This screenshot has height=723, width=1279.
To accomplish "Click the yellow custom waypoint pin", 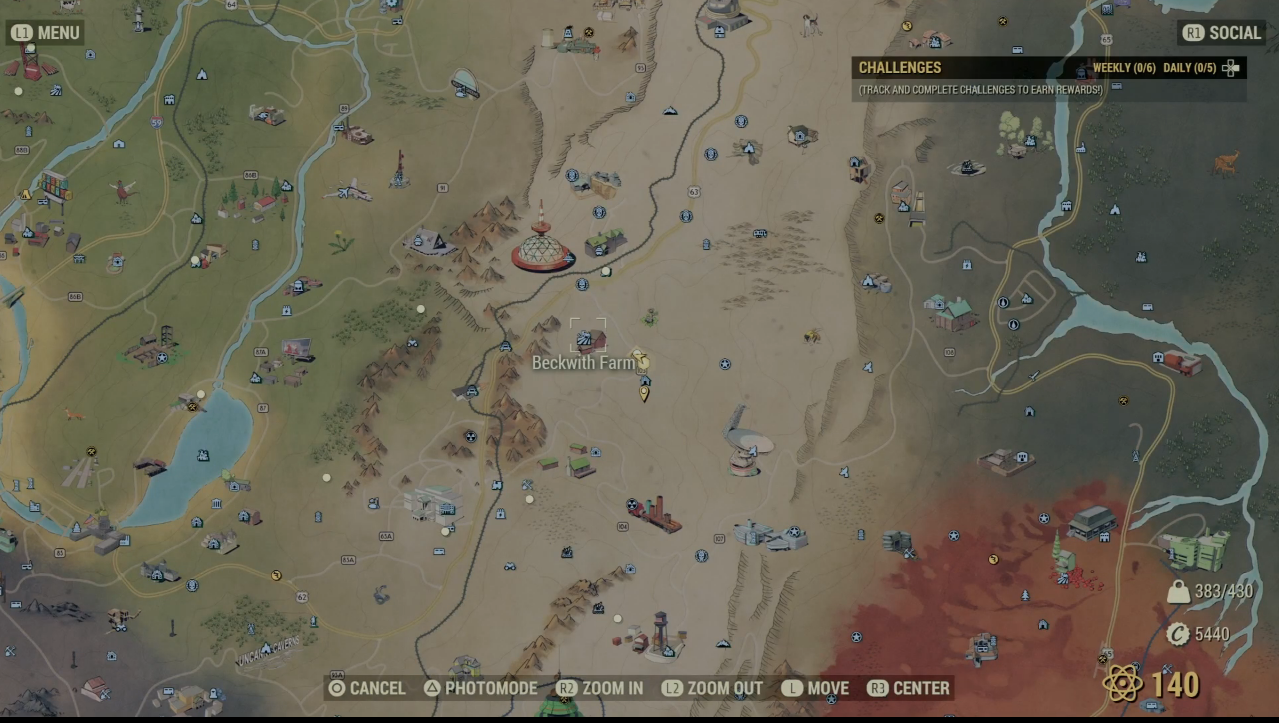I will pyautogui.click(x=644, y=393).
